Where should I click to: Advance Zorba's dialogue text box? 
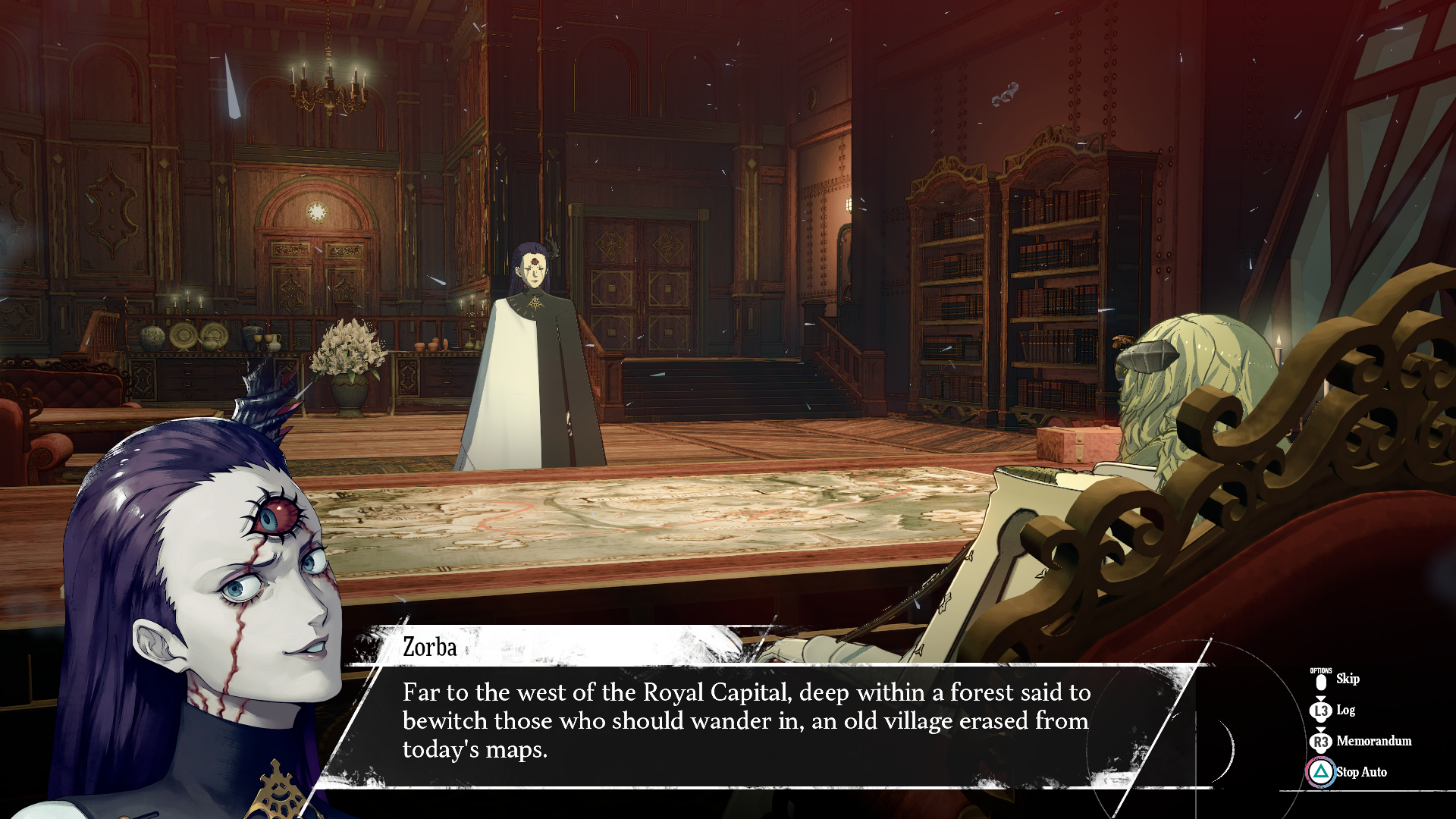747,721
